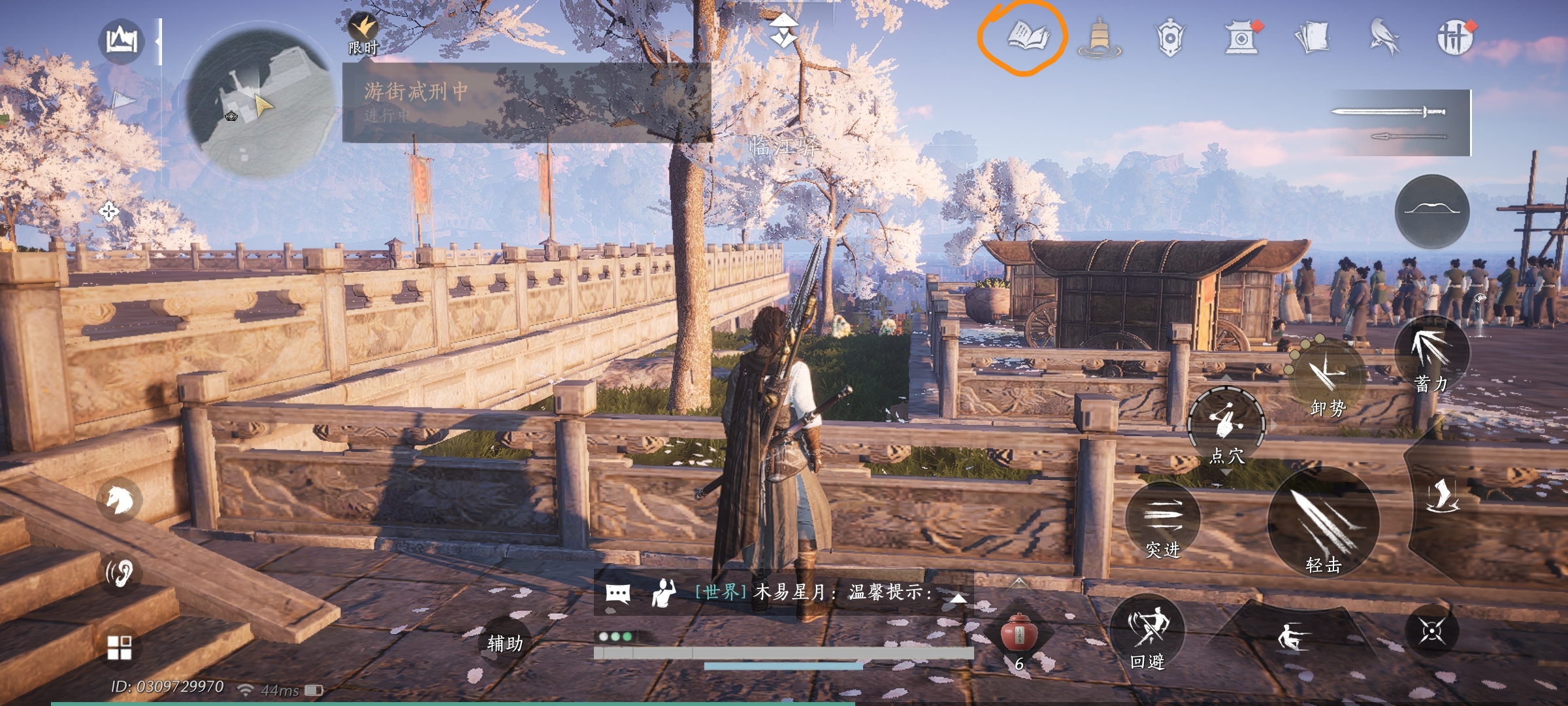Switch weapon using sword panel

click(1400, 123)
